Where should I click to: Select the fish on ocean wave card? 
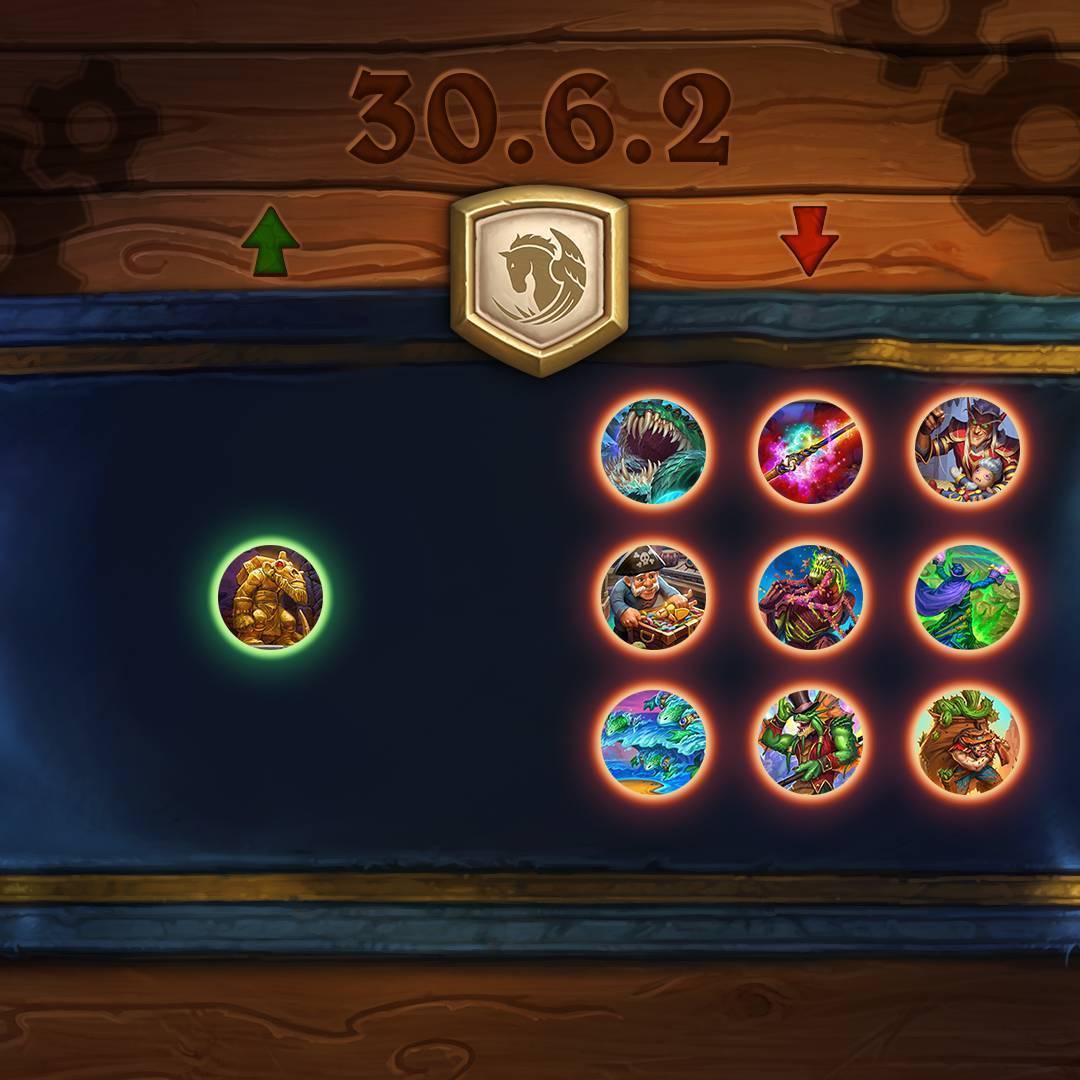point(654,741)
